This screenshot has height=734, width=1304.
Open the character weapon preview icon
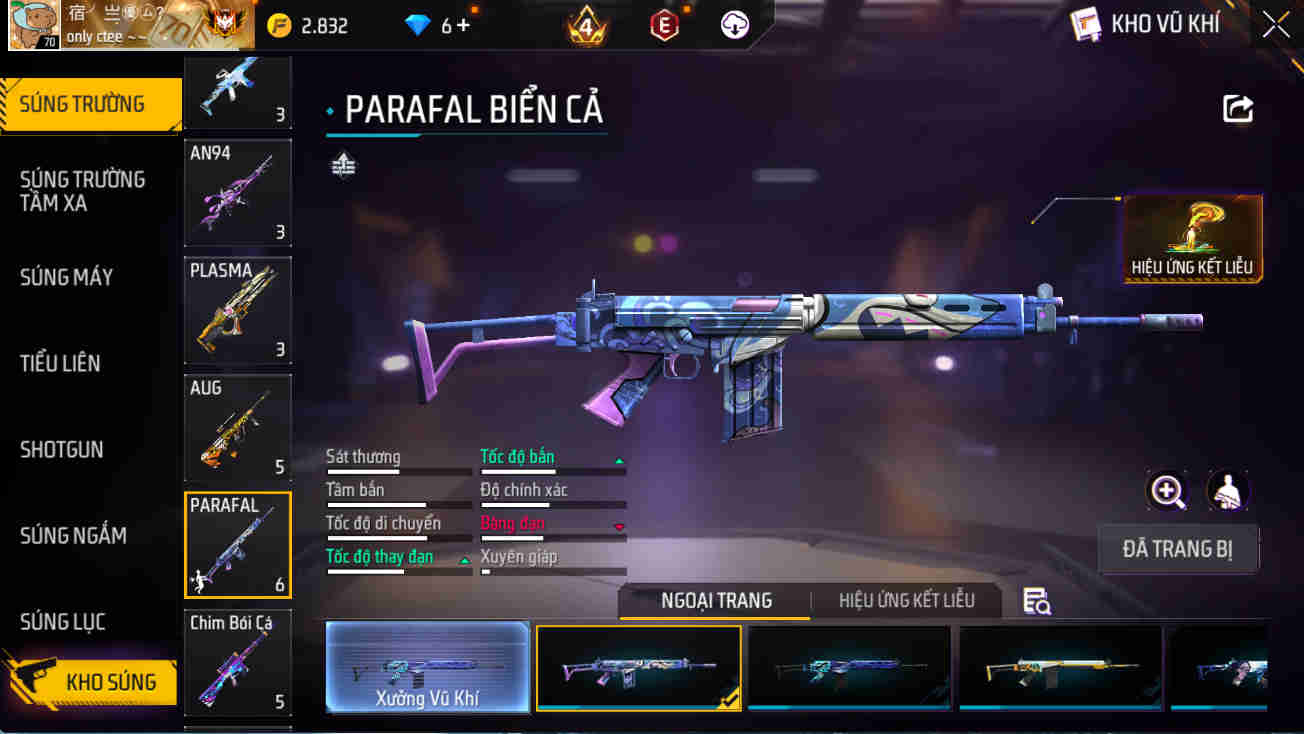point(1229,492)
